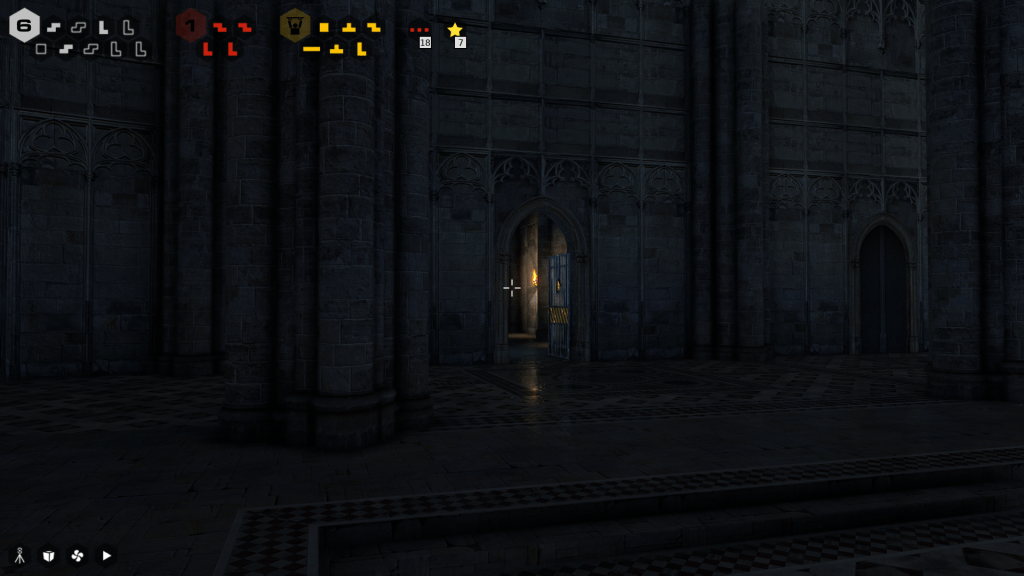The height and width of the screenshot is (576, 1024).
Task: Select the yellow square sigil piece
Action: (324, 27)
